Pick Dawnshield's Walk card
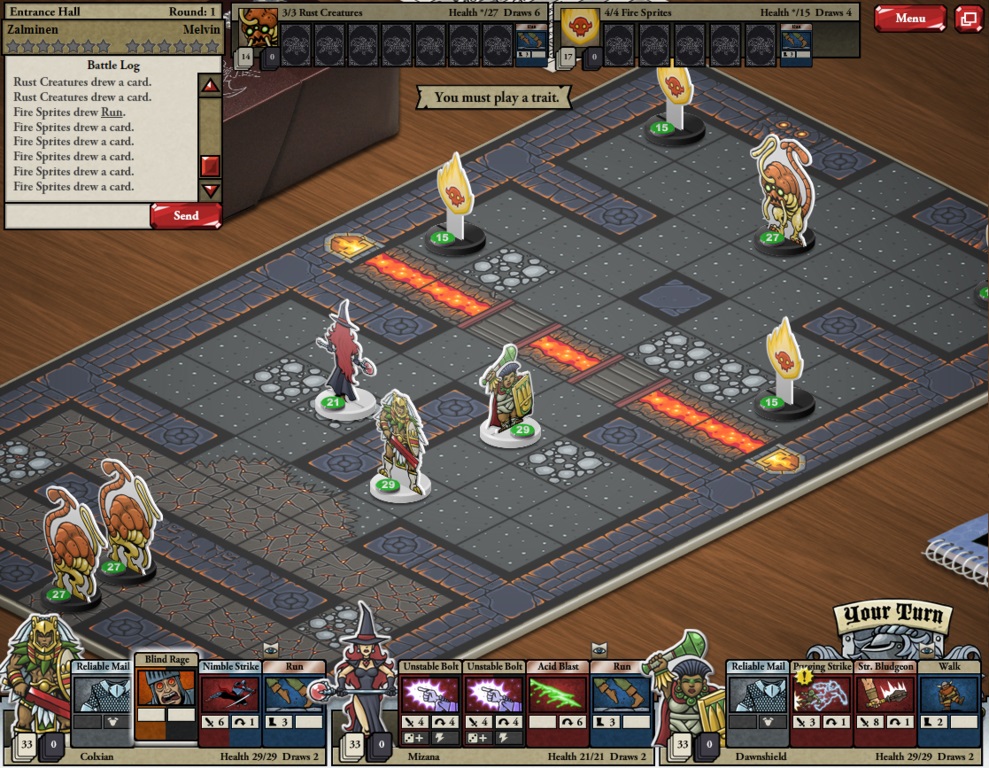This screenshot has height=768, width=989. pos(948,702)
